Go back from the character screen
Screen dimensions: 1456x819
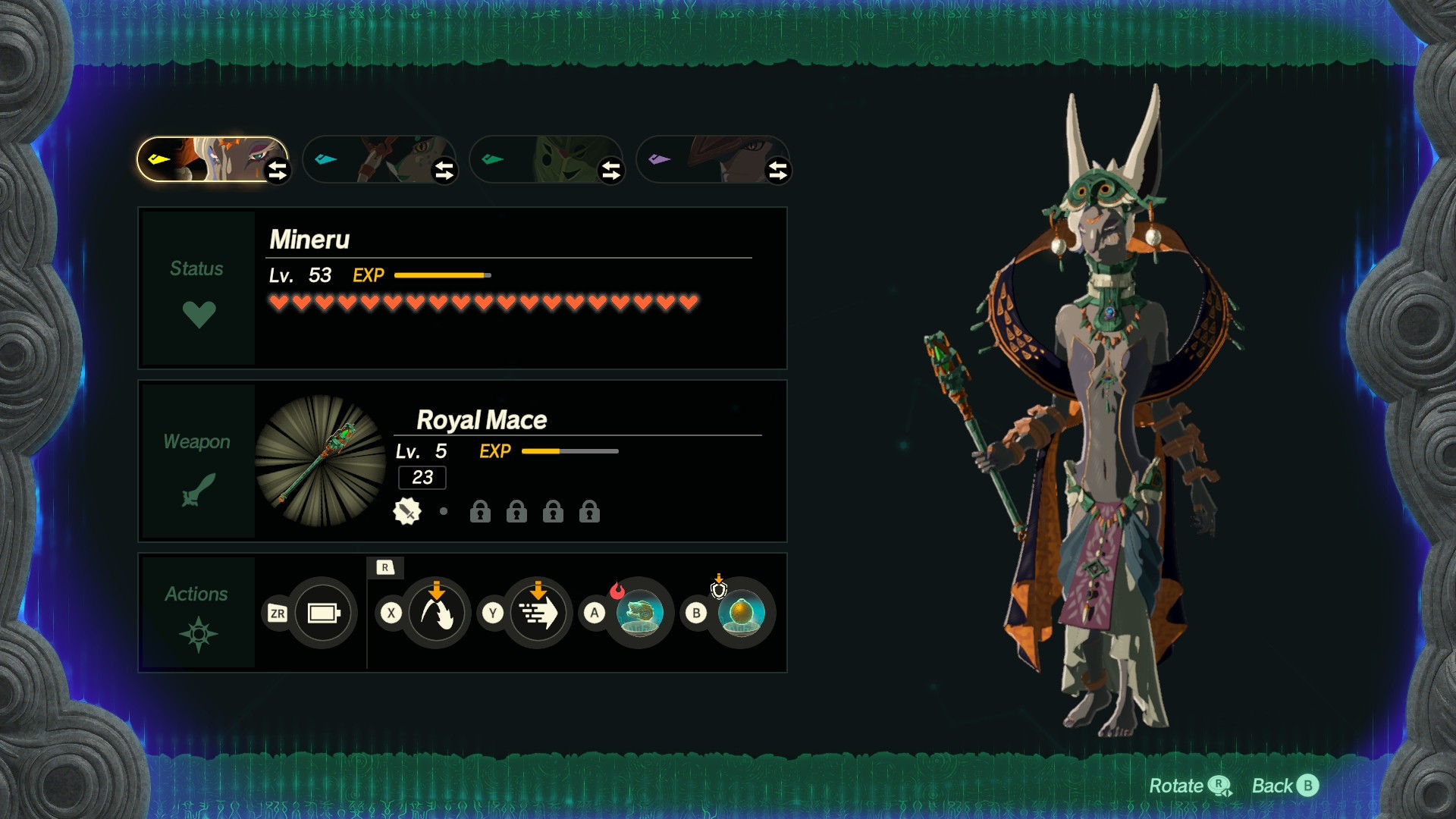(x=1285, y=786)
